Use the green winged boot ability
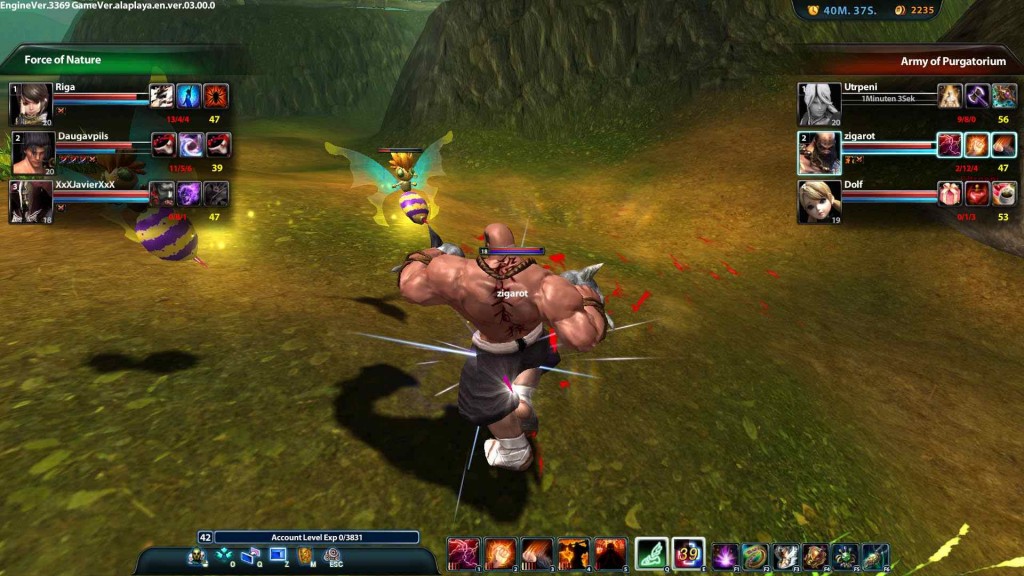 651,553
